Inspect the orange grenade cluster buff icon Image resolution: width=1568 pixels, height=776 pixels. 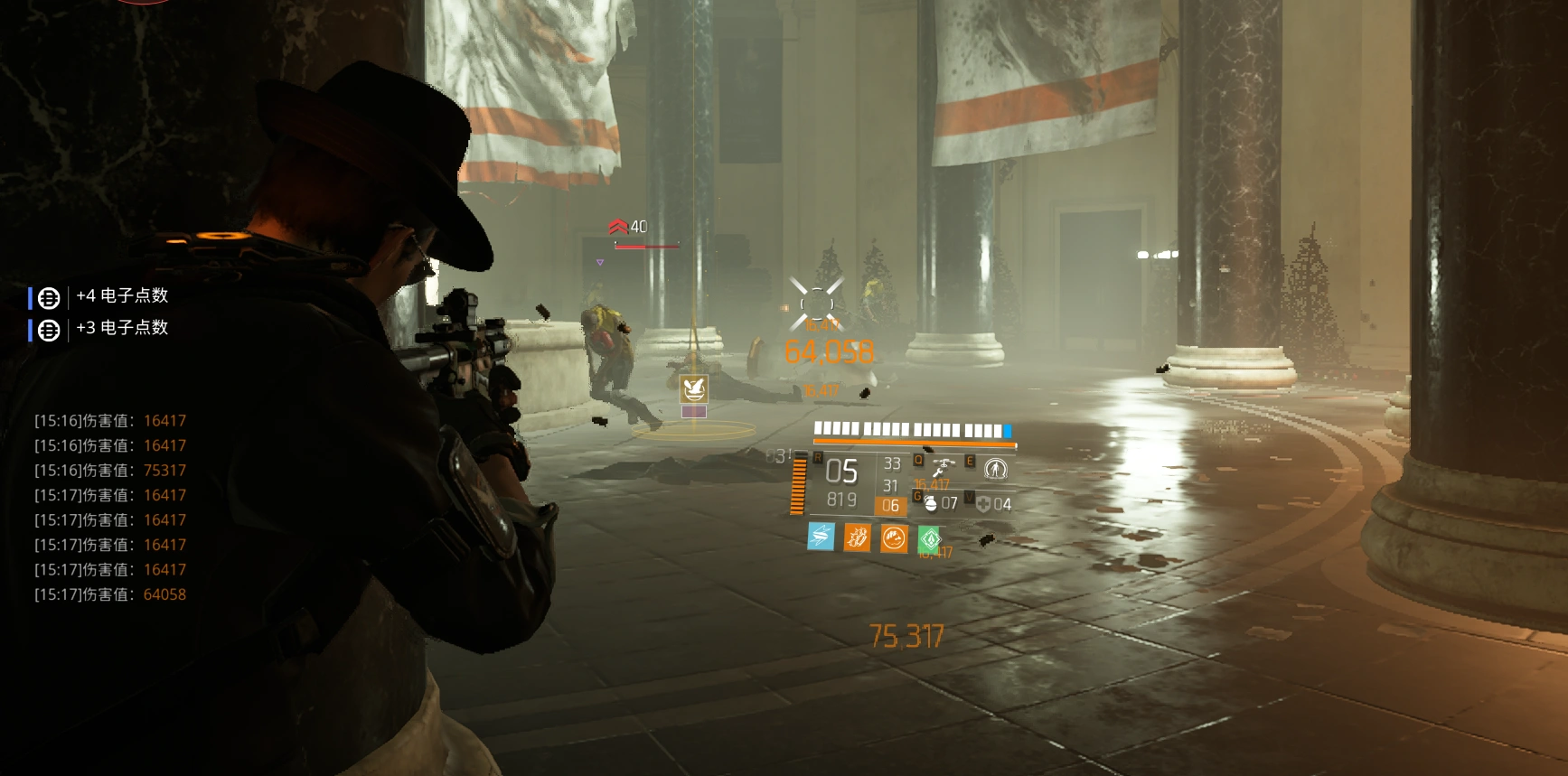(857, 538)
